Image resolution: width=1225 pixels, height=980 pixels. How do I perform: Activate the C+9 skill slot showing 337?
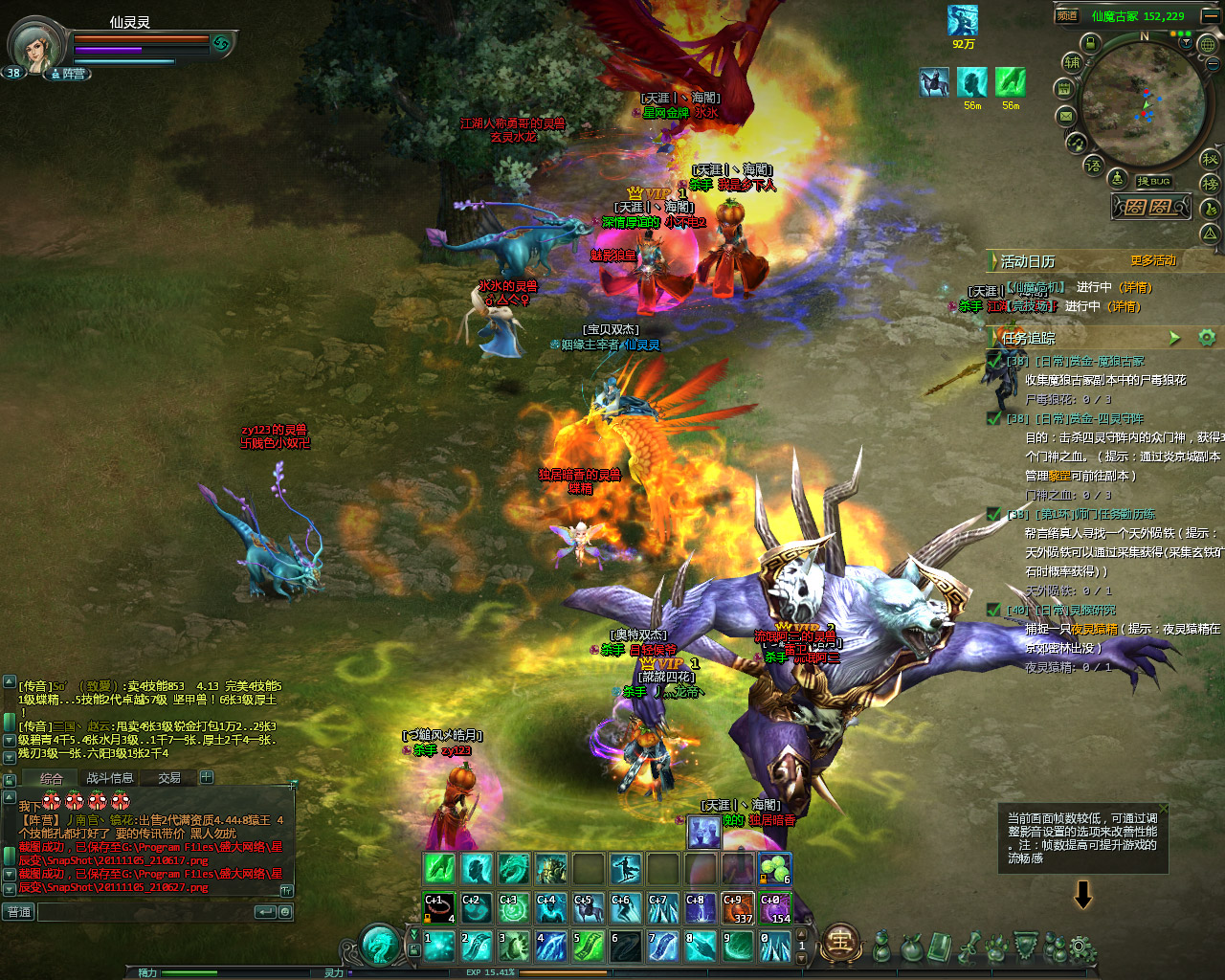(738, 908)
